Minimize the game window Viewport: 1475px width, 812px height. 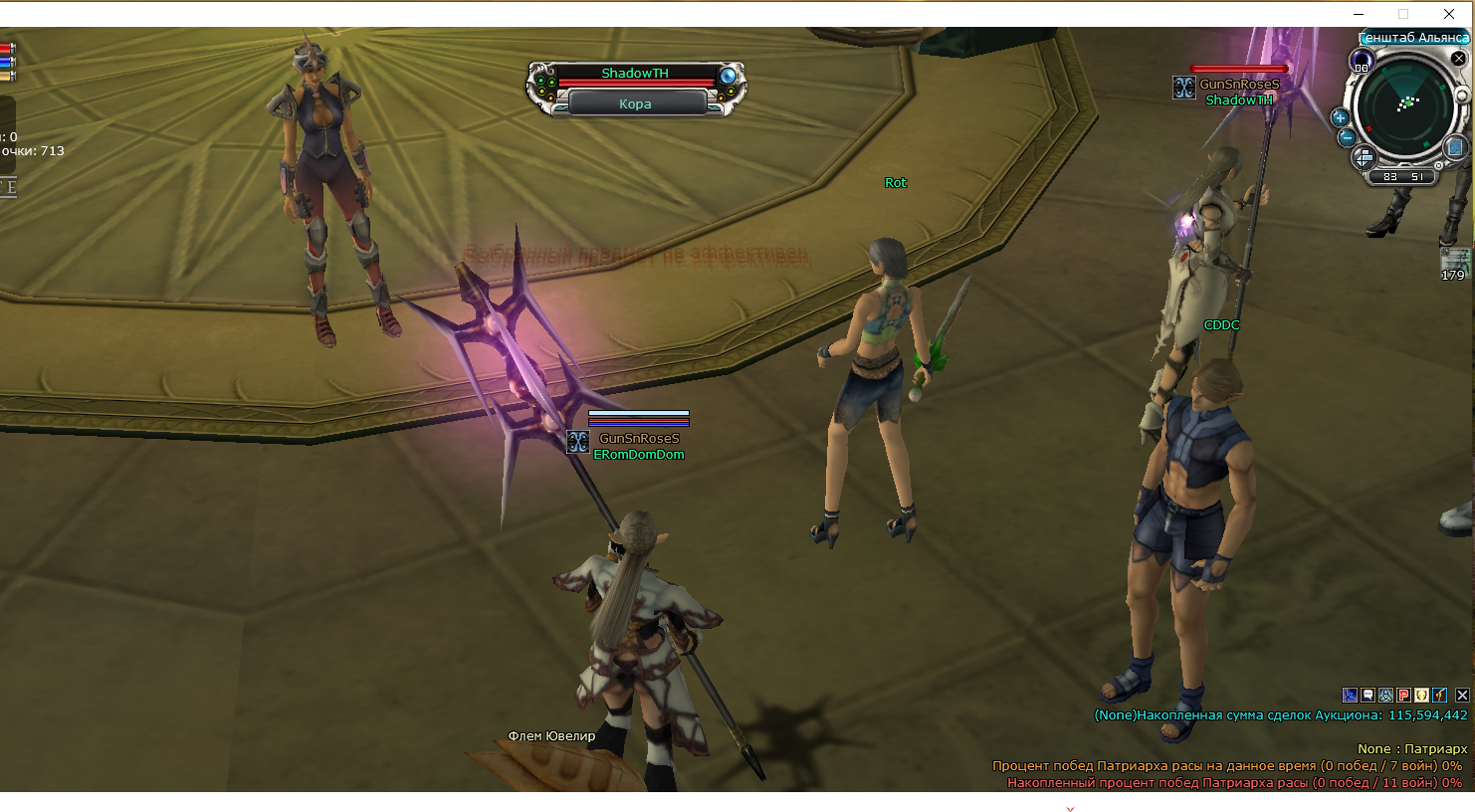point(1360,14)
